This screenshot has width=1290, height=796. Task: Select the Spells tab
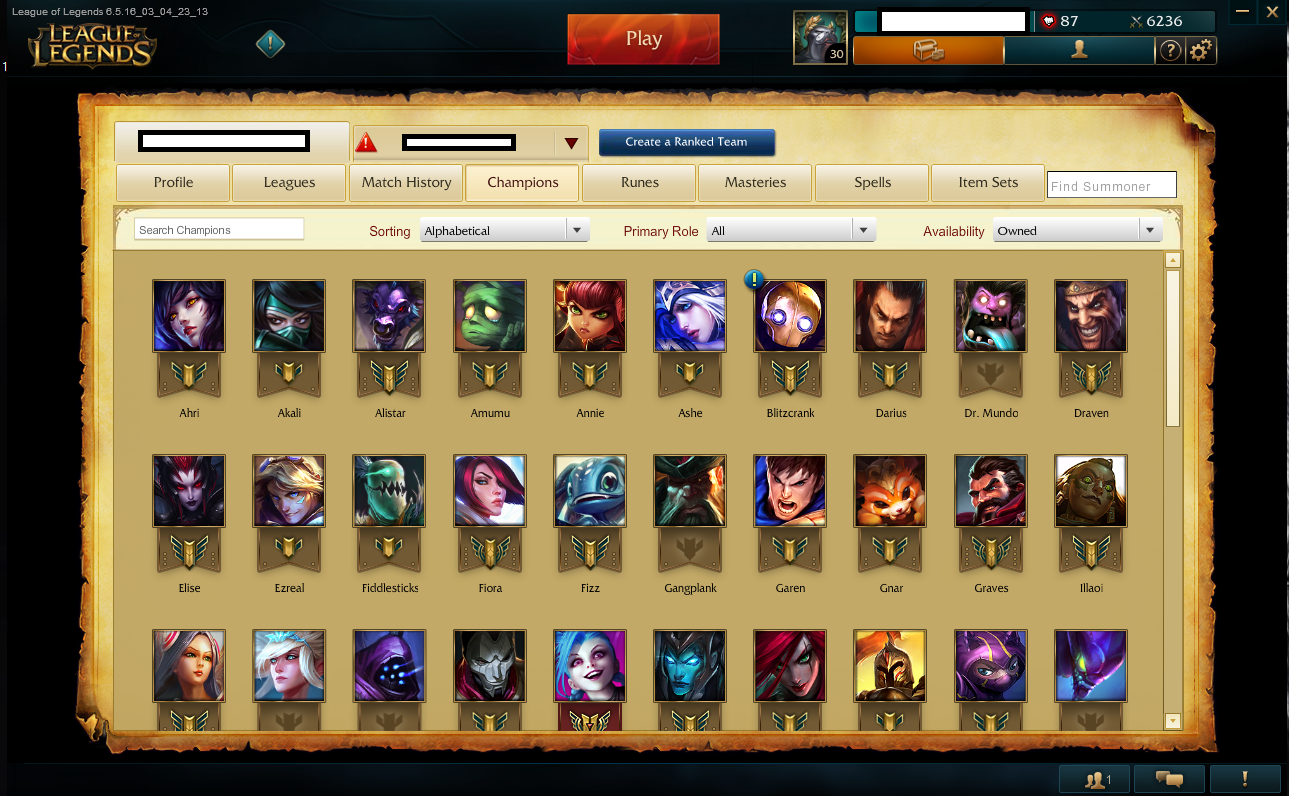872,183
